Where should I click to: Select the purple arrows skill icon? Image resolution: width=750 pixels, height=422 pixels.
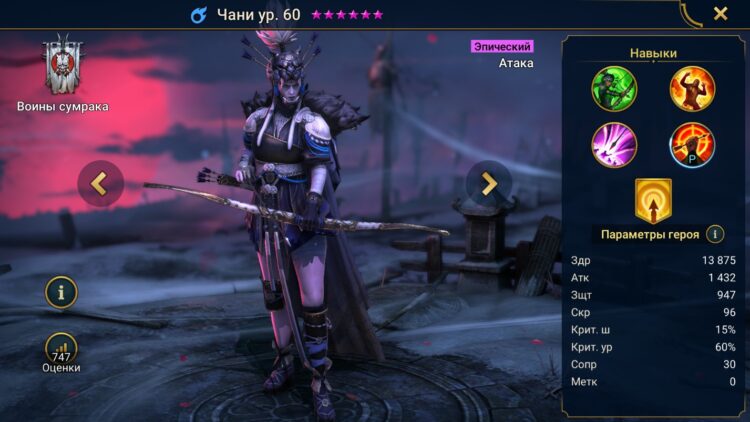click(x=613, y=143)
